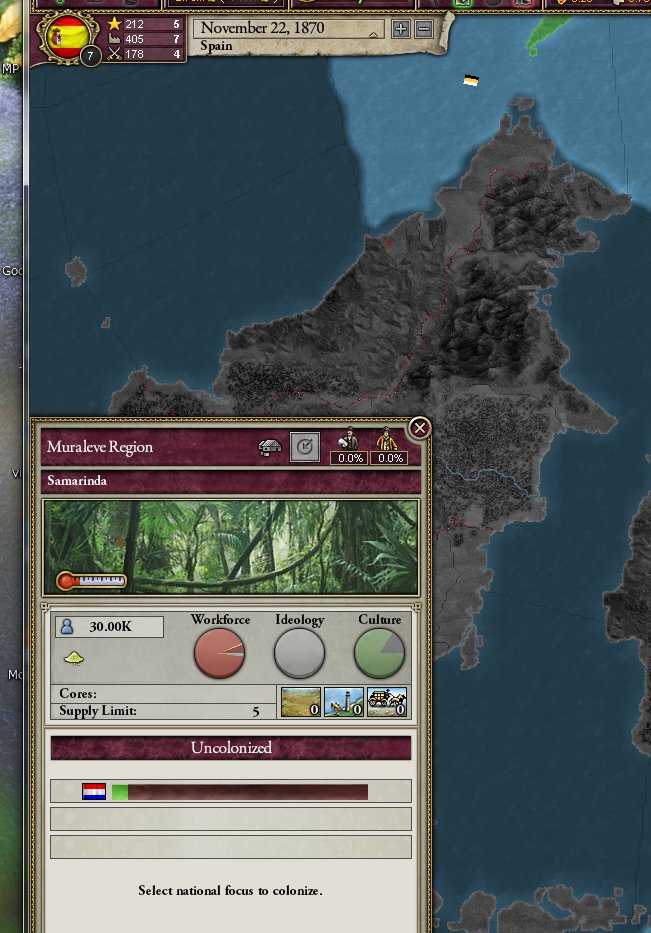Click the date bar showing November 22, 1870
The image size is (651, 933).
(287, 28)
